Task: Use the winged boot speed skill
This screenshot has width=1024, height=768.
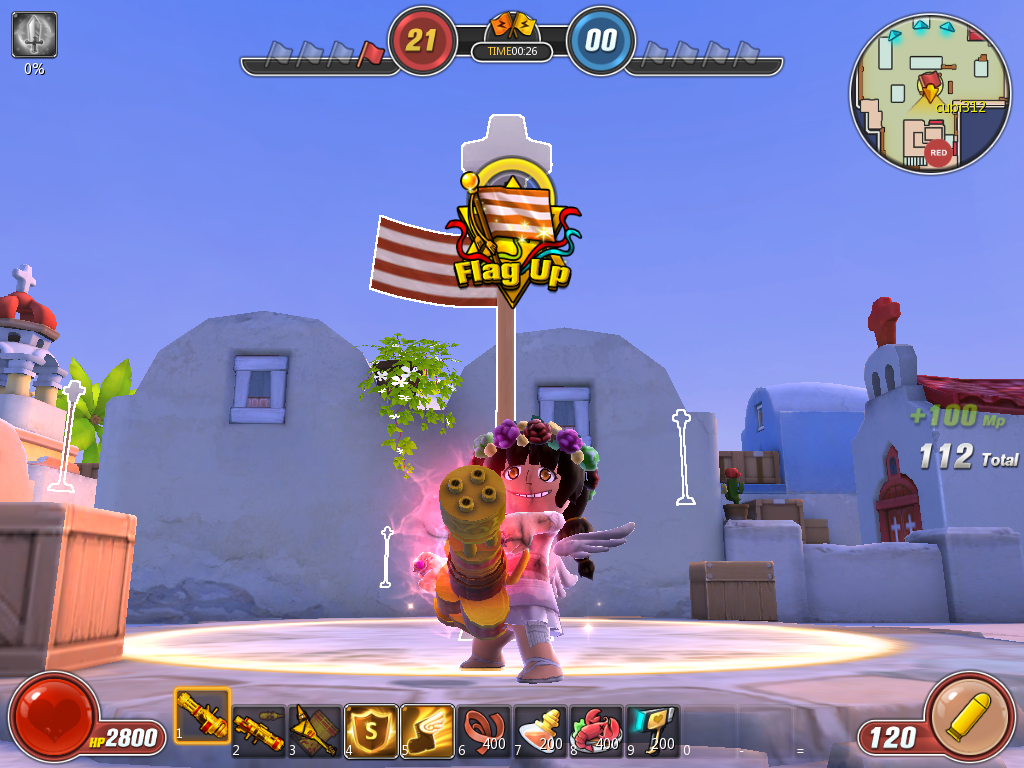Action: [427, 730]
